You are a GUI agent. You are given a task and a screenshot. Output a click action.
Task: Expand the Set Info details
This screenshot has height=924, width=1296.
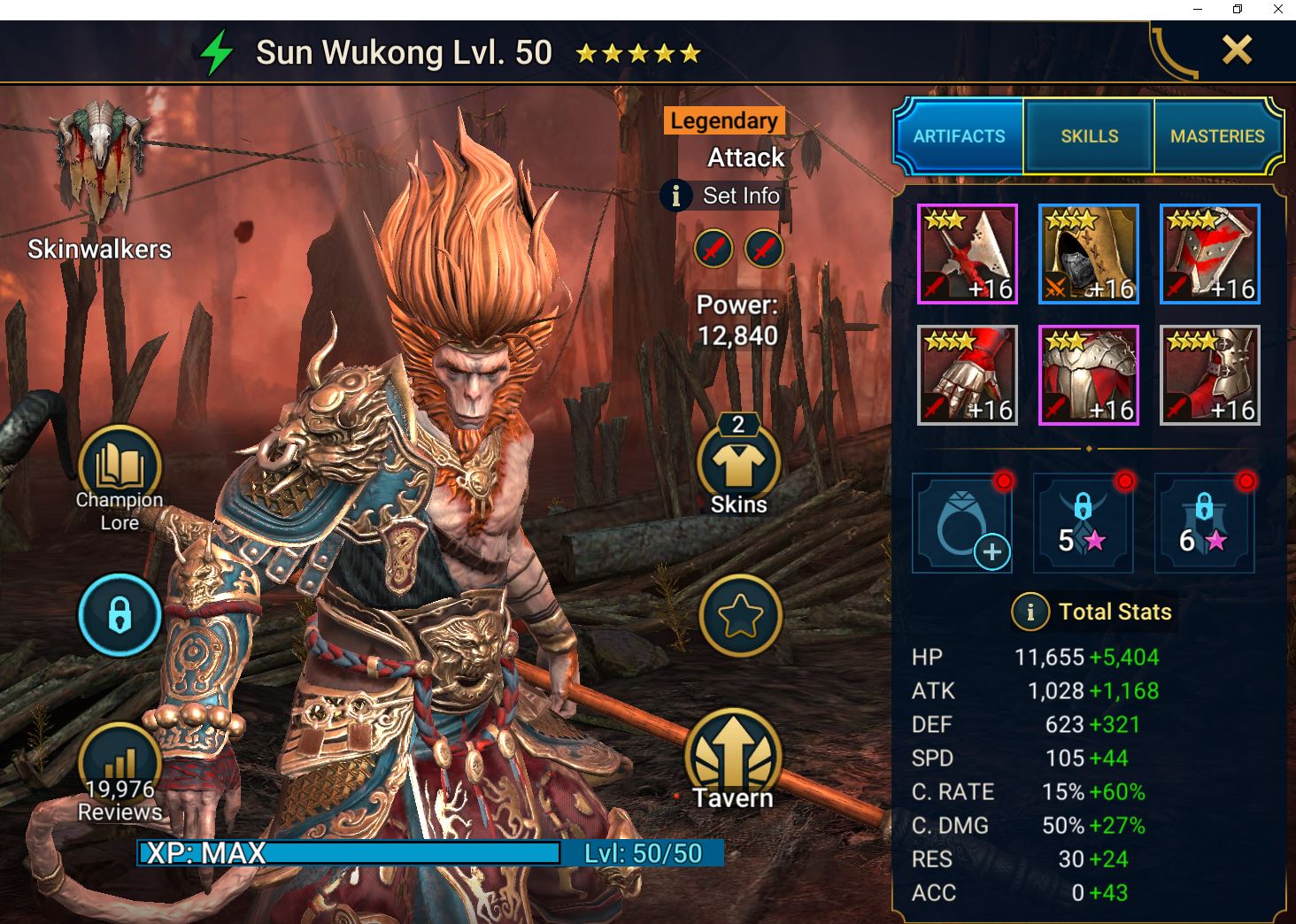coord(722,196)
